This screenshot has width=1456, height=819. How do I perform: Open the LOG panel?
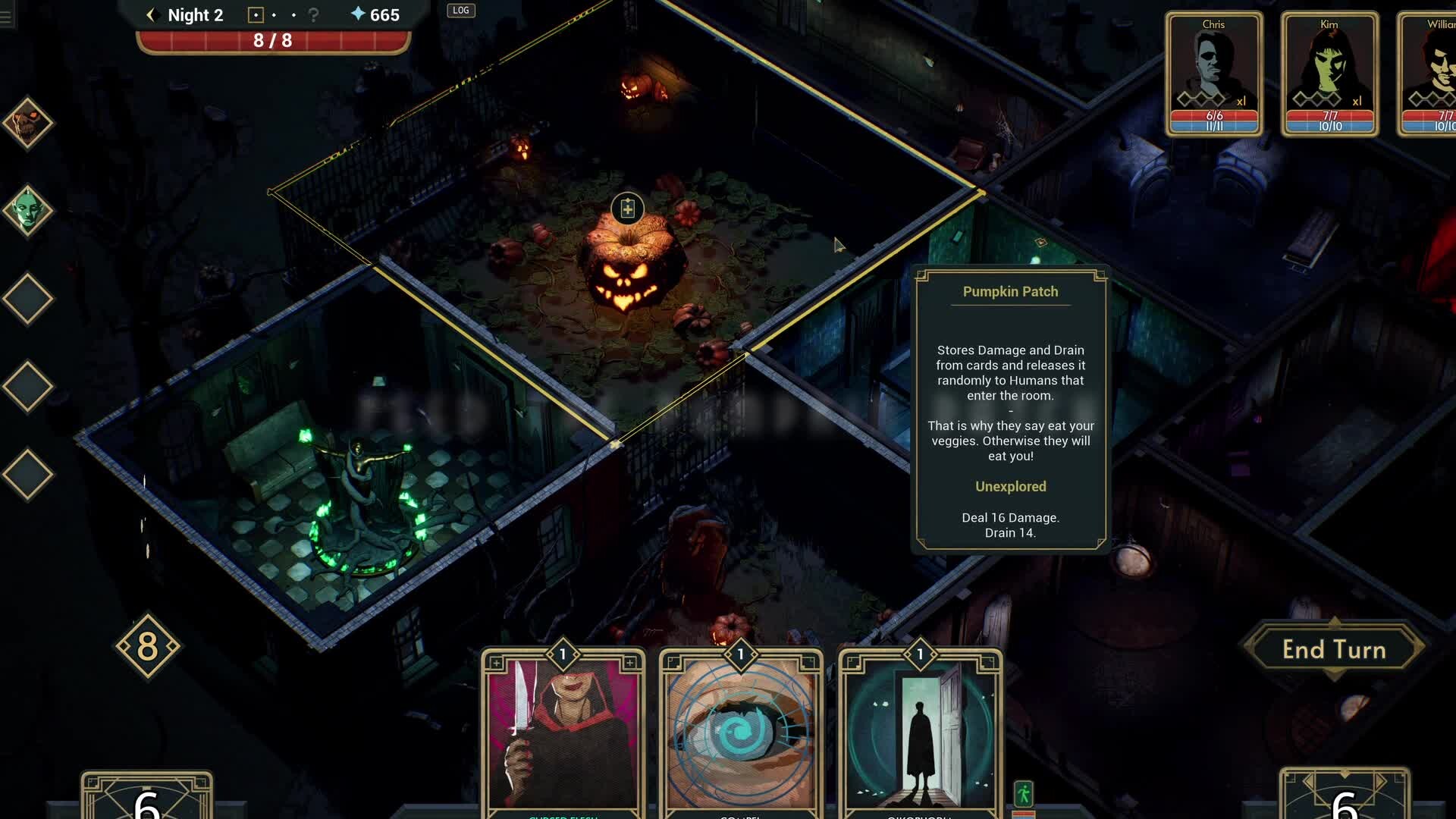pos(460,11)
